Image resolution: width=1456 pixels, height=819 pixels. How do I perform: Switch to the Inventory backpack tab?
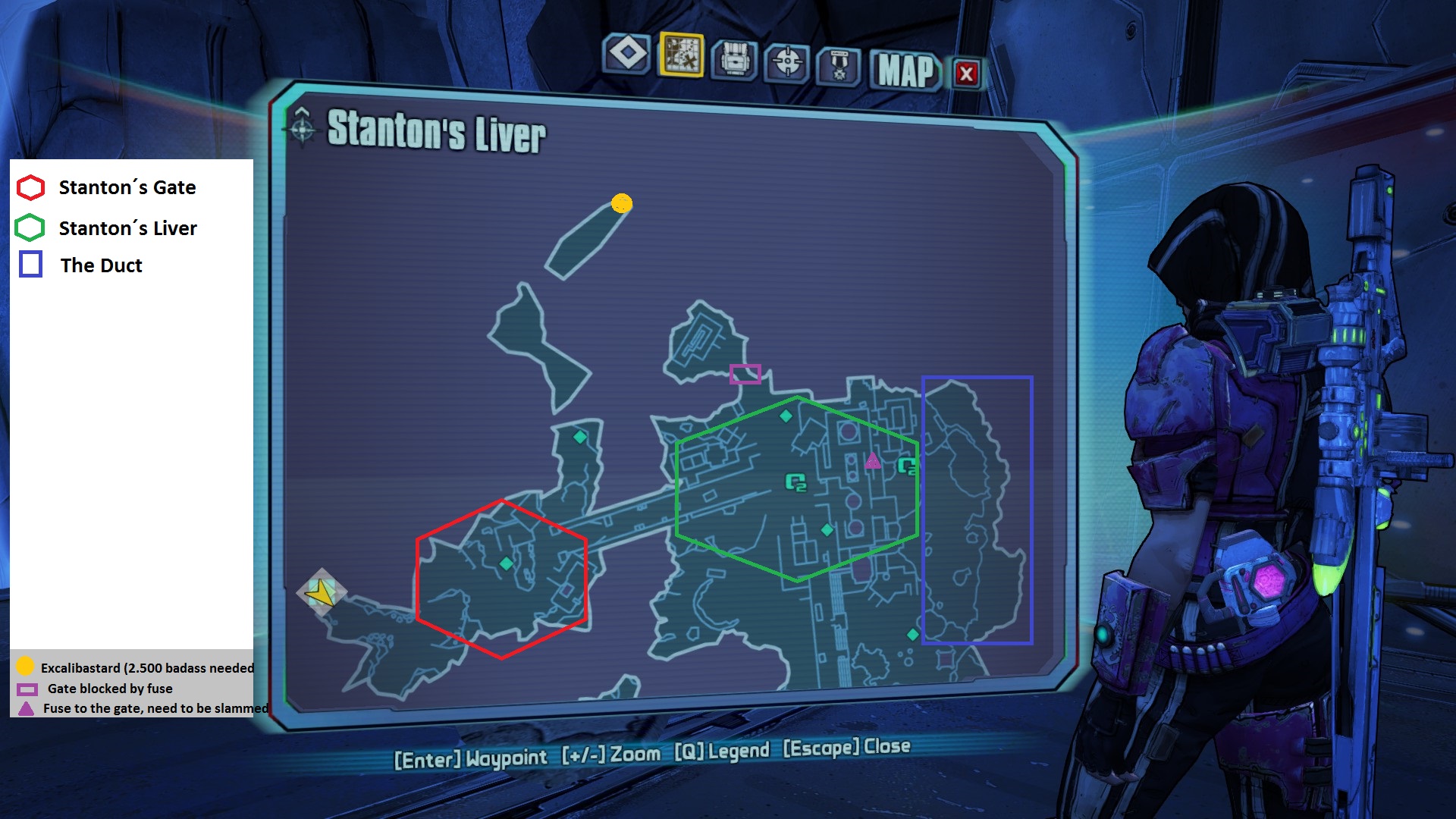(x=734, y=59)
